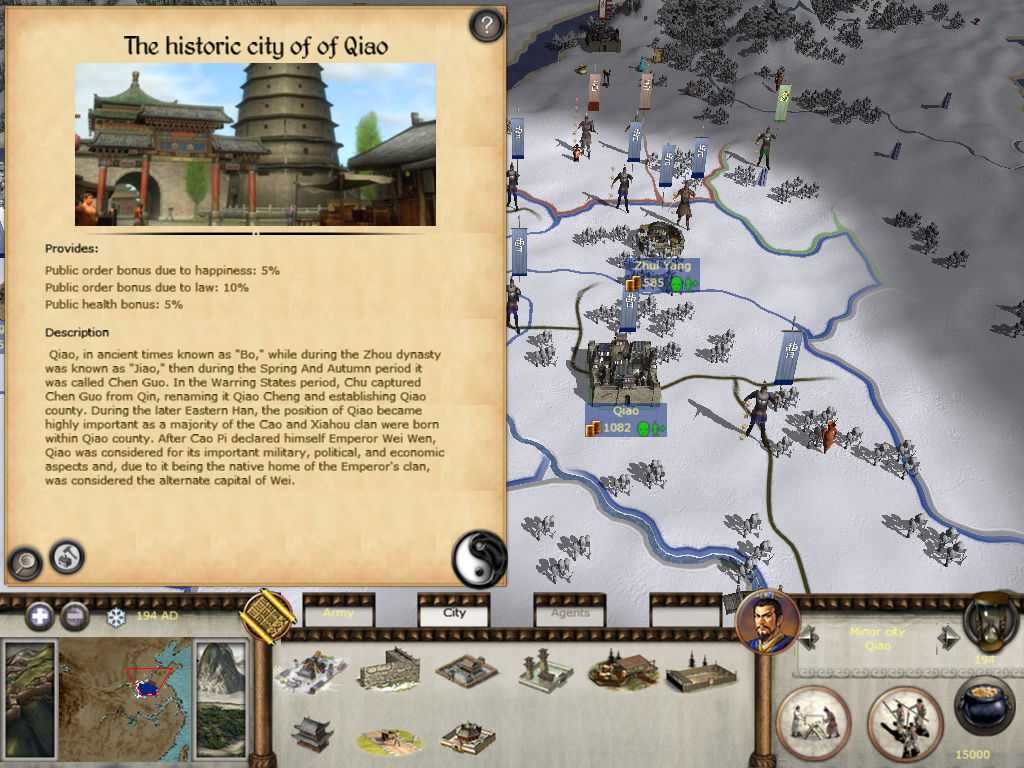Close the Qiao info scroll via yin-yang button
The height and width of the screenshot is (768, 1024).
(480, 558)
